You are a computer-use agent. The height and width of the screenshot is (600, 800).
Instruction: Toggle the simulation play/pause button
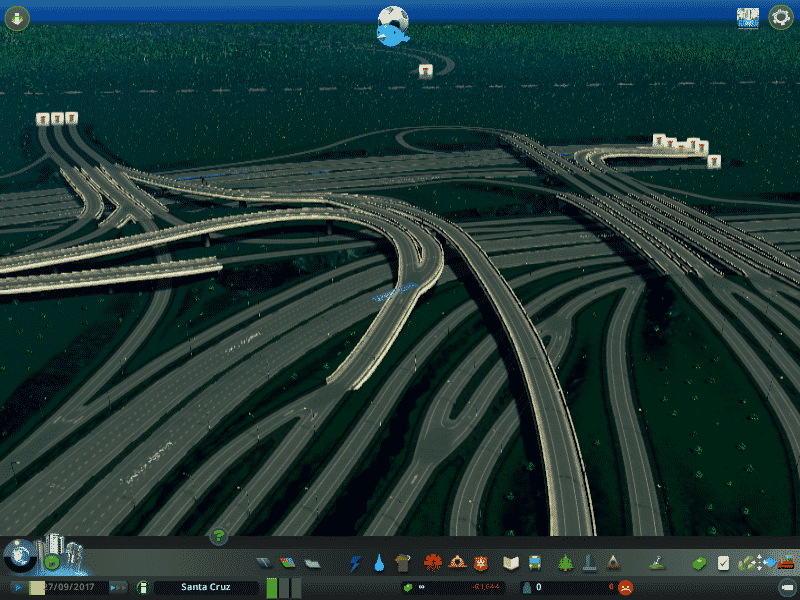18,587
